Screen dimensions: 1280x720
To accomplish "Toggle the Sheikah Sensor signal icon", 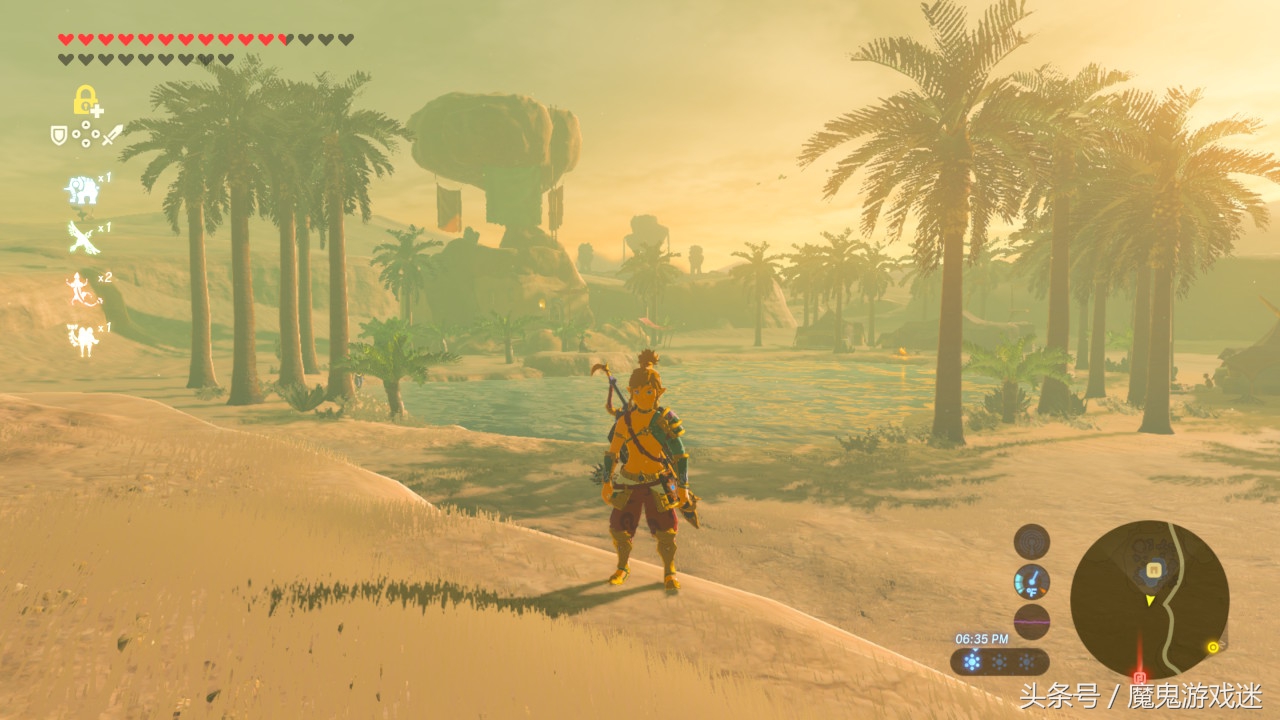I will 1031,542.
